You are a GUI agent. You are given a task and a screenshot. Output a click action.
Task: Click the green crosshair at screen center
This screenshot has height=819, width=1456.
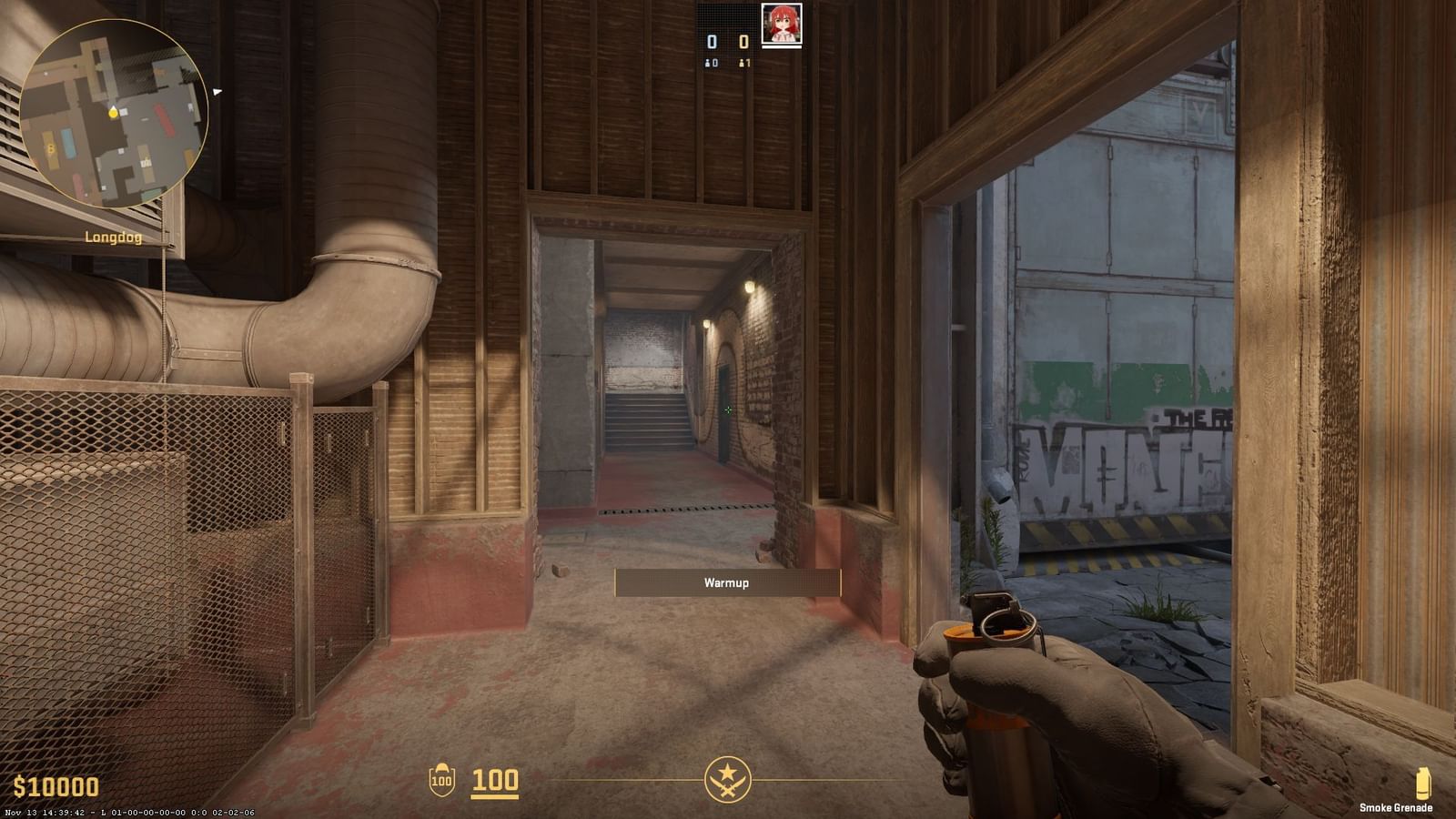click(728, 410)
